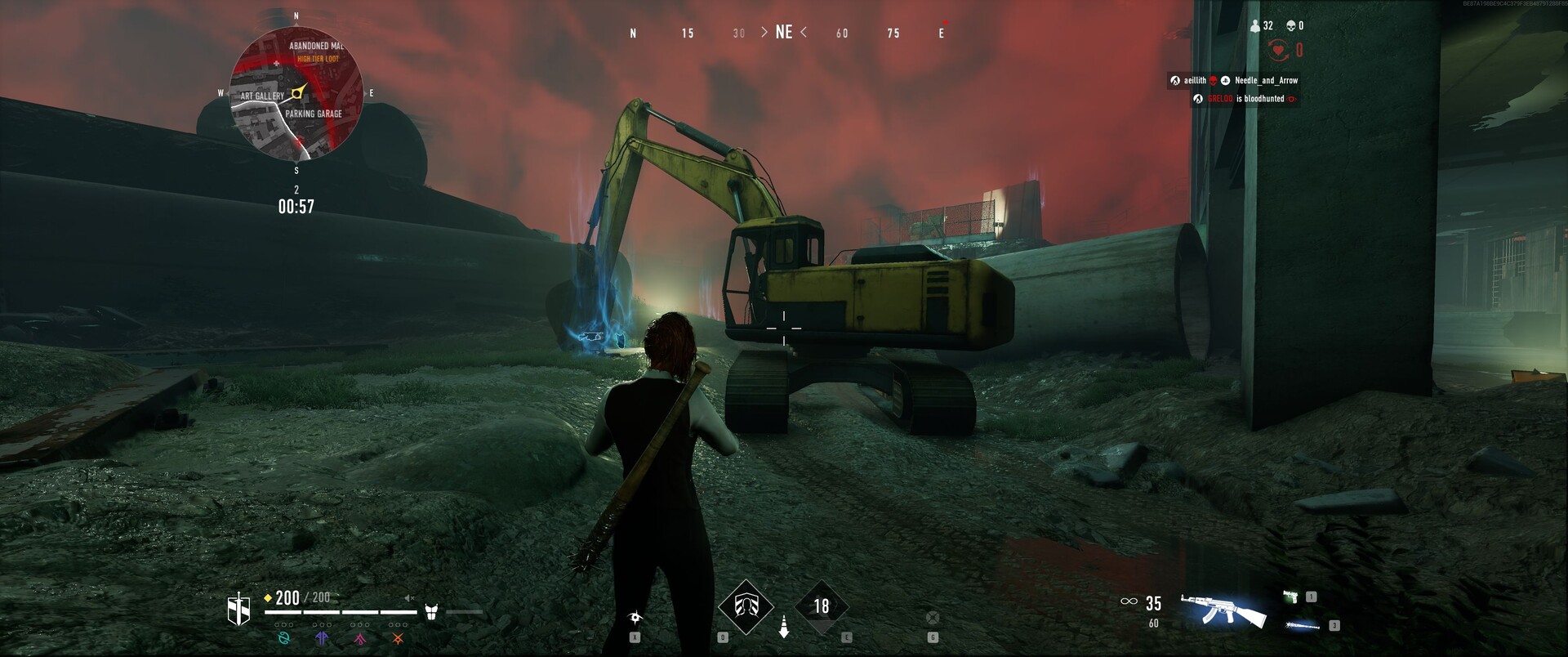The width and height of the screenshot is (1568, 657).
Task: Click the red heart extra-lives icon
Action: point(1278,51)
